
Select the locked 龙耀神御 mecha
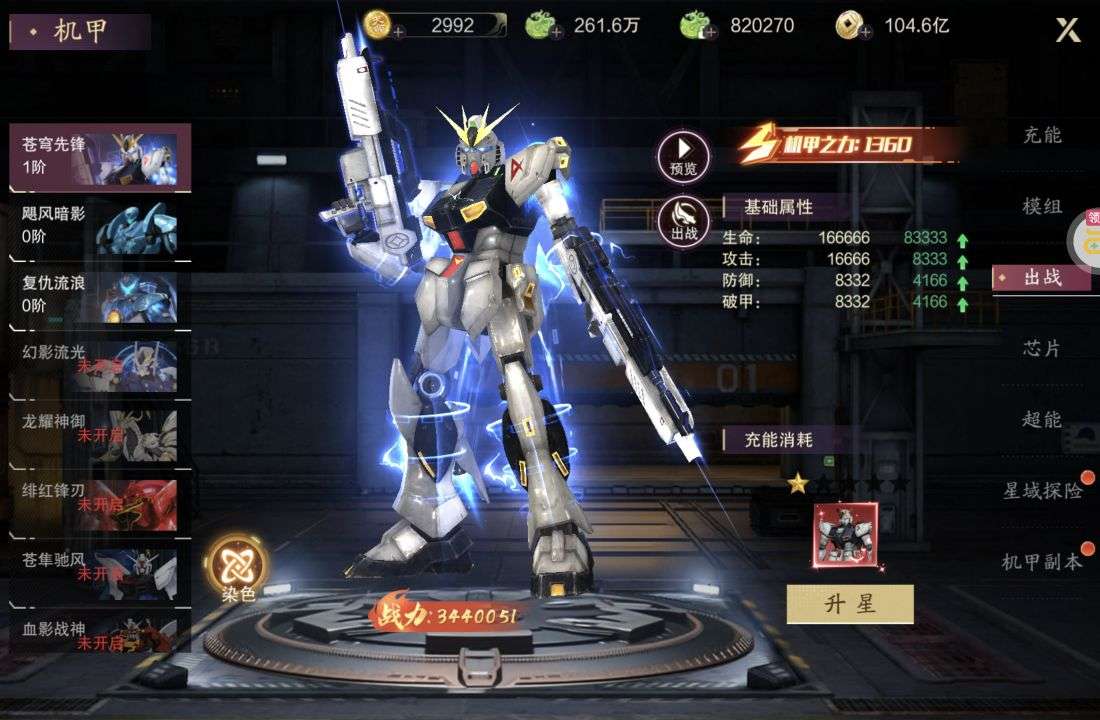(99, 434)
